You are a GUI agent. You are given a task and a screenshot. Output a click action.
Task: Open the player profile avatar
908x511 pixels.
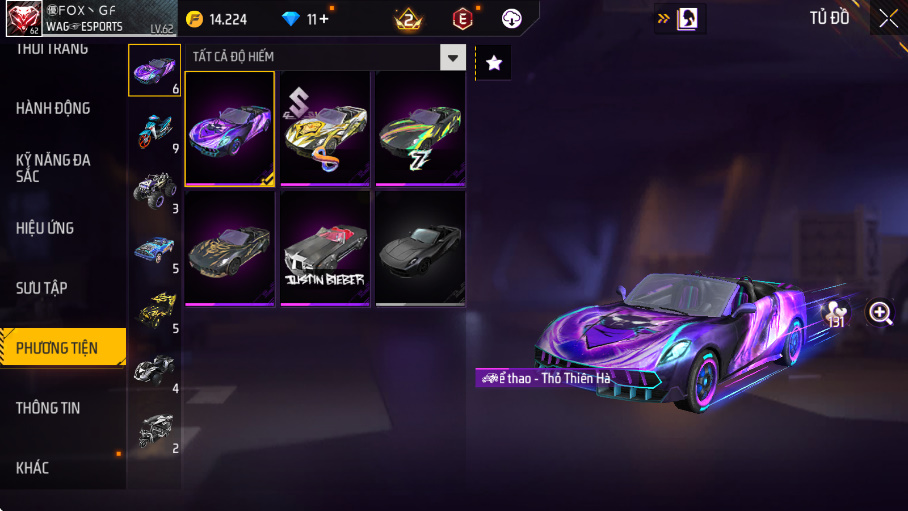click(x=23, y=18)
